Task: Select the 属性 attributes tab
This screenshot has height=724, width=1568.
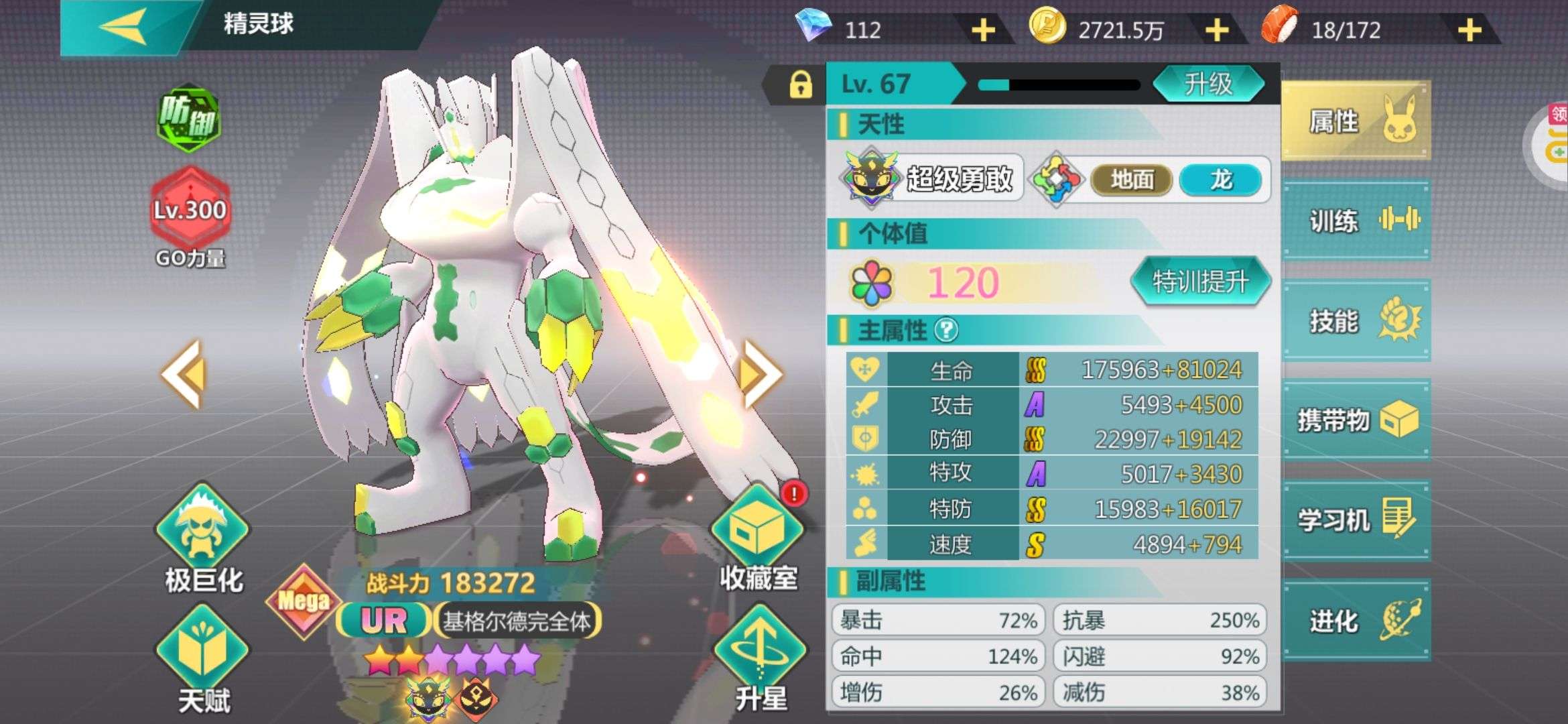Action: [x=1356, y=121]
